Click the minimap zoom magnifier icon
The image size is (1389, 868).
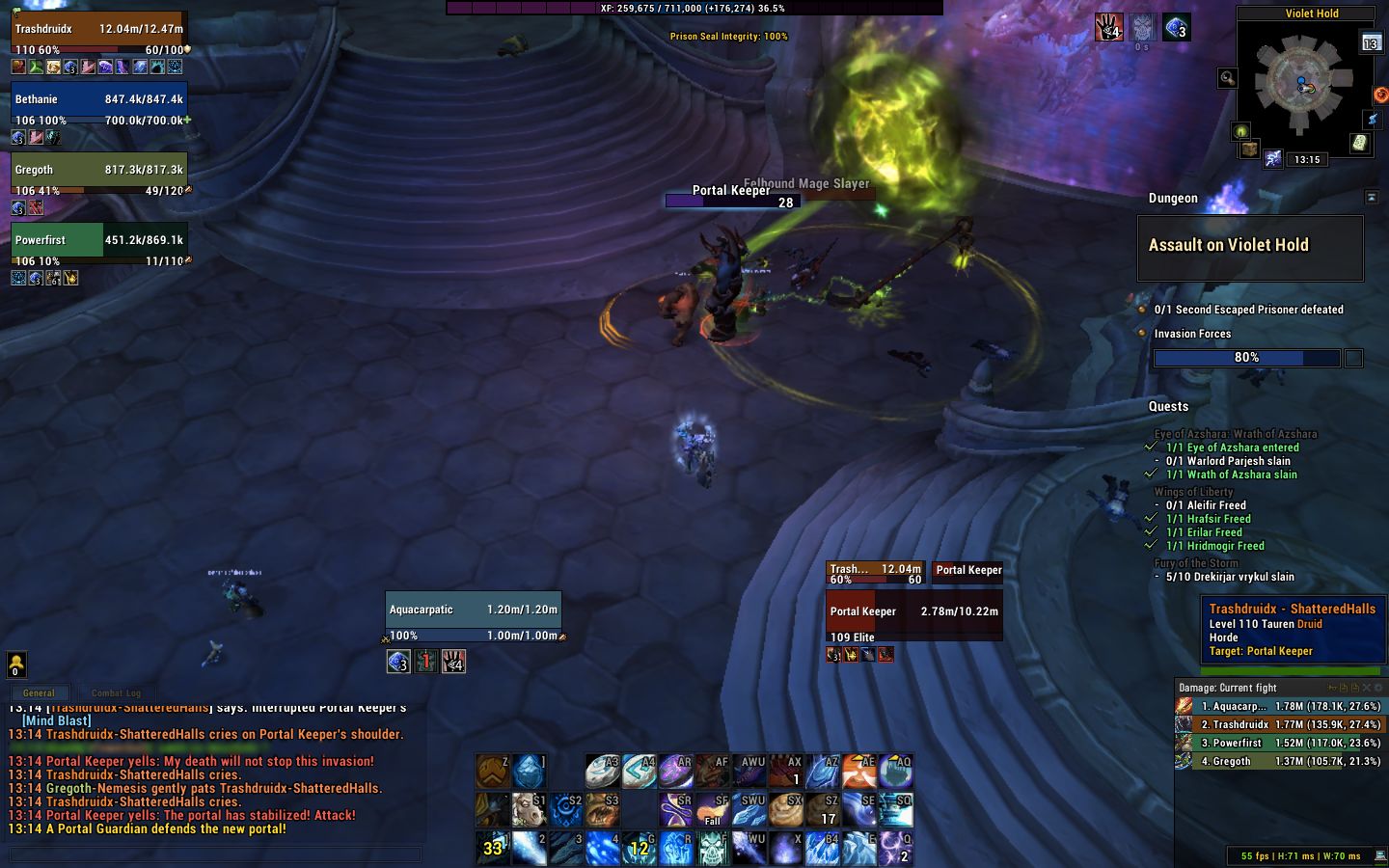pos(1227,78)
